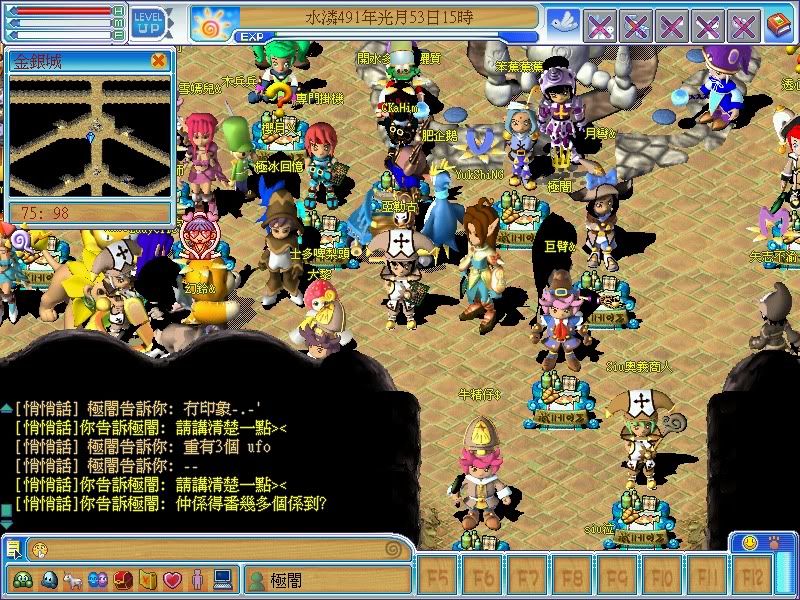Click the yellow smiley face icon
Viewport: 800px width, 600px height.
[x=748, y=542]
